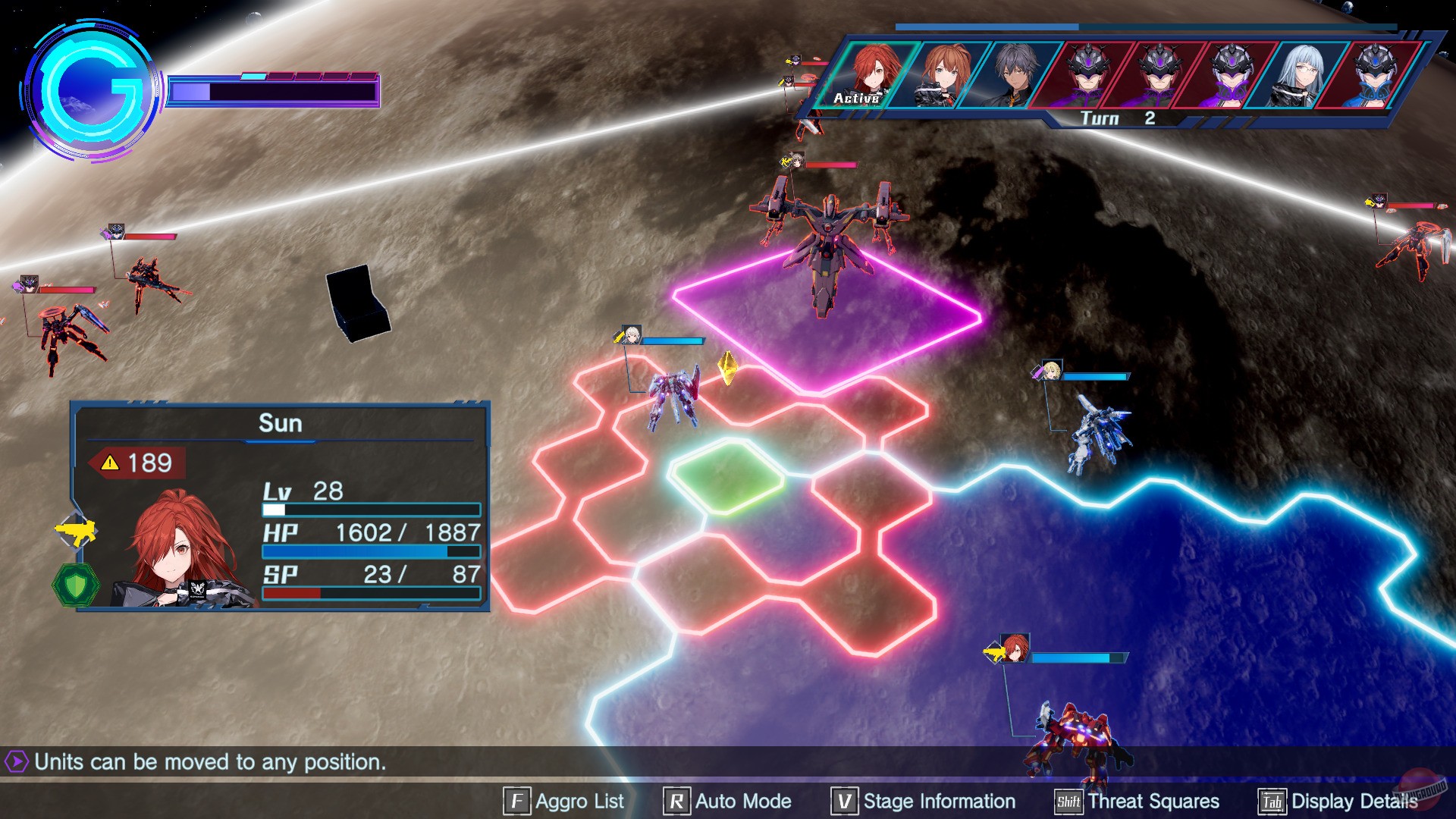Select the dark-haired man's turn order portrait
Viewport: 1456px width, 819px height.
click(1013, 74)
